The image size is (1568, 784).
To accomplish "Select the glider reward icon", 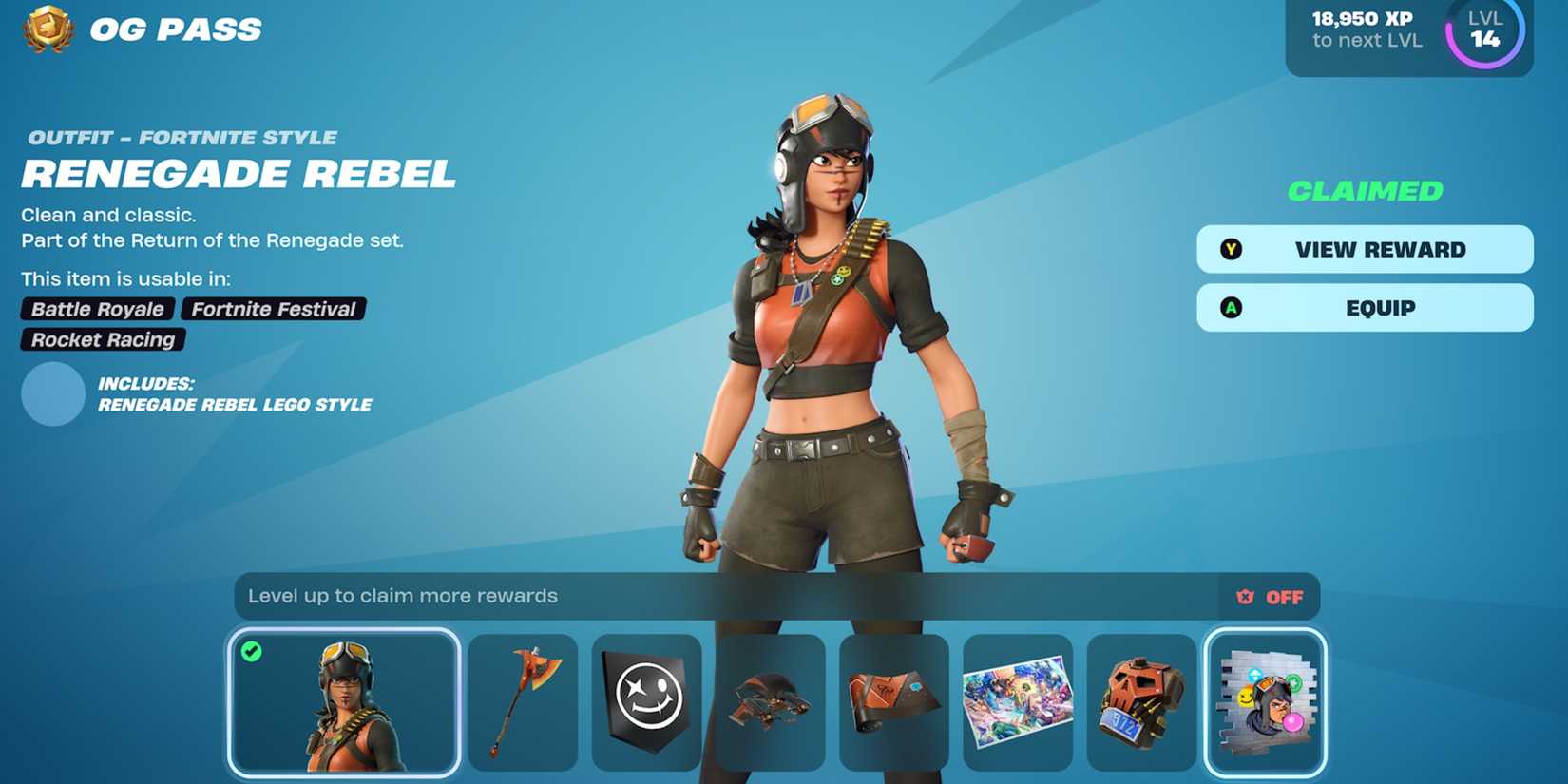I will tap(771, 701).
